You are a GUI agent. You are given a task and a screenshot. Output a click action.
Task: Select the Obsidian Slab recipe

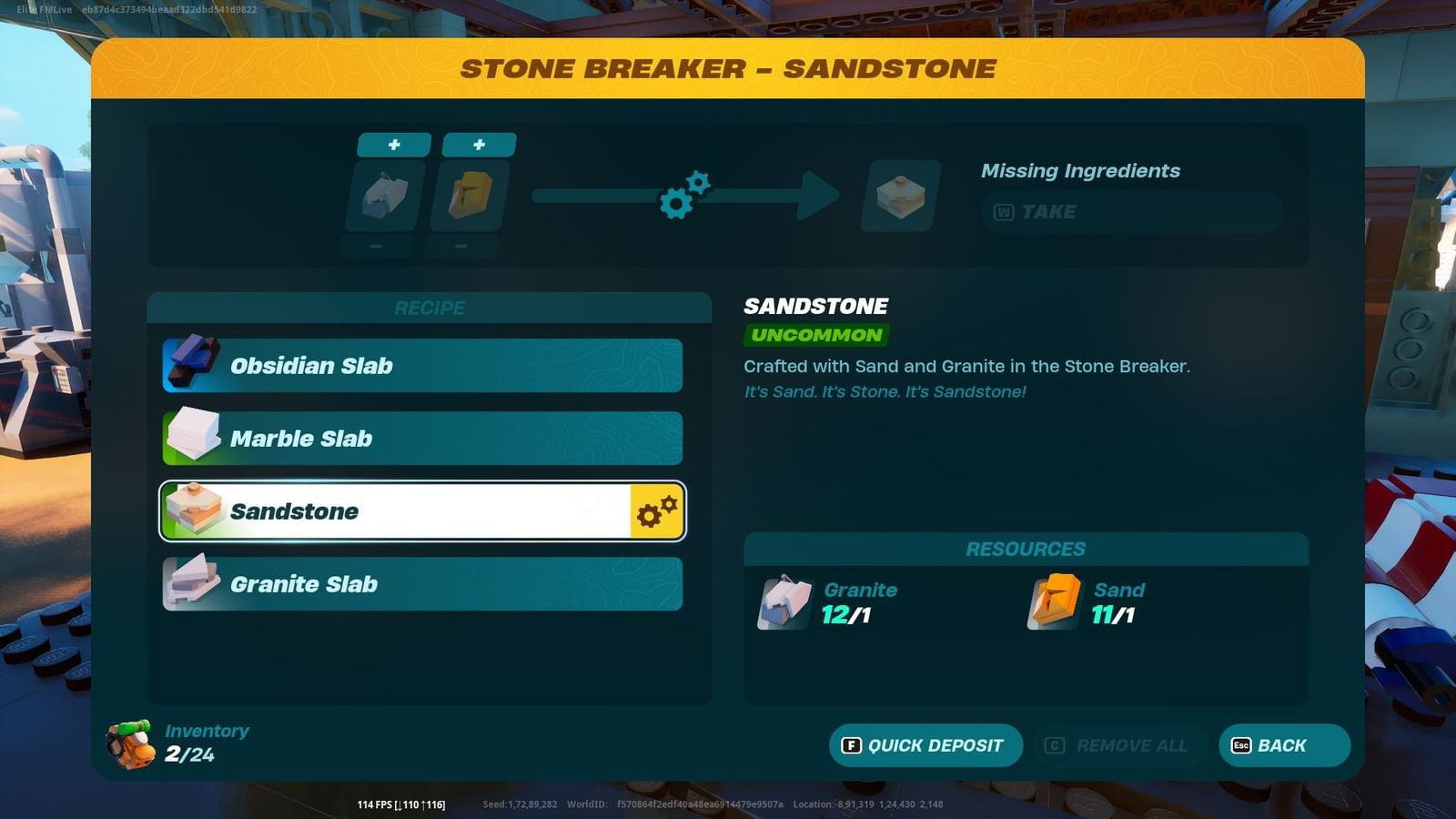coord(421,365)
